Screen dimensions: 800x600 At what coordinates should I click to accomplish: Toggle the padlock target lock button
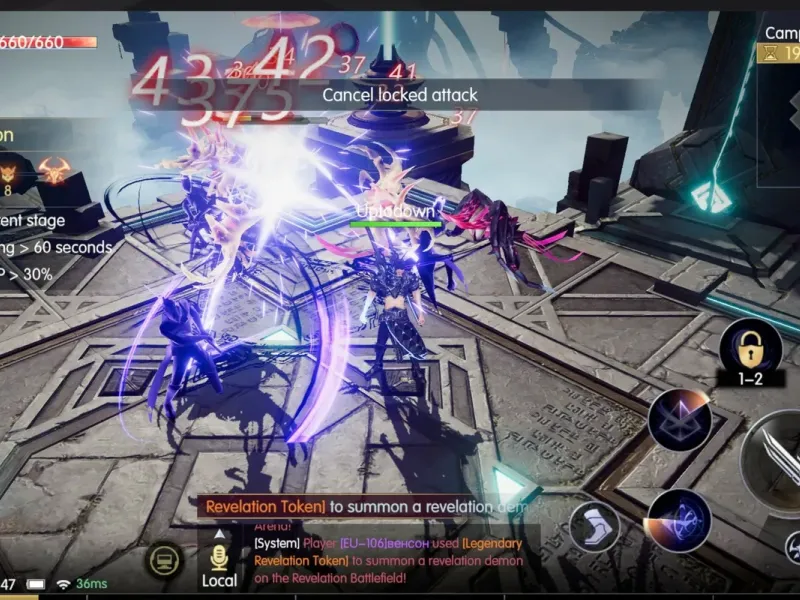[x=750, y=346]
